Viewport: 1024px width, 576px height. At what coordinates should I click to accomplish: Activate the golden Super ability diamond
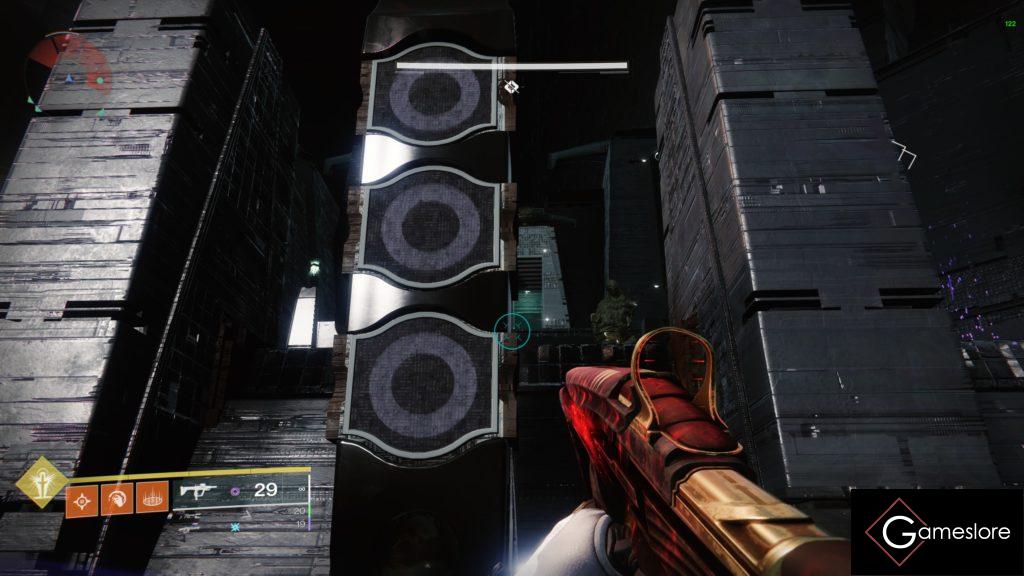pos(42,482)
